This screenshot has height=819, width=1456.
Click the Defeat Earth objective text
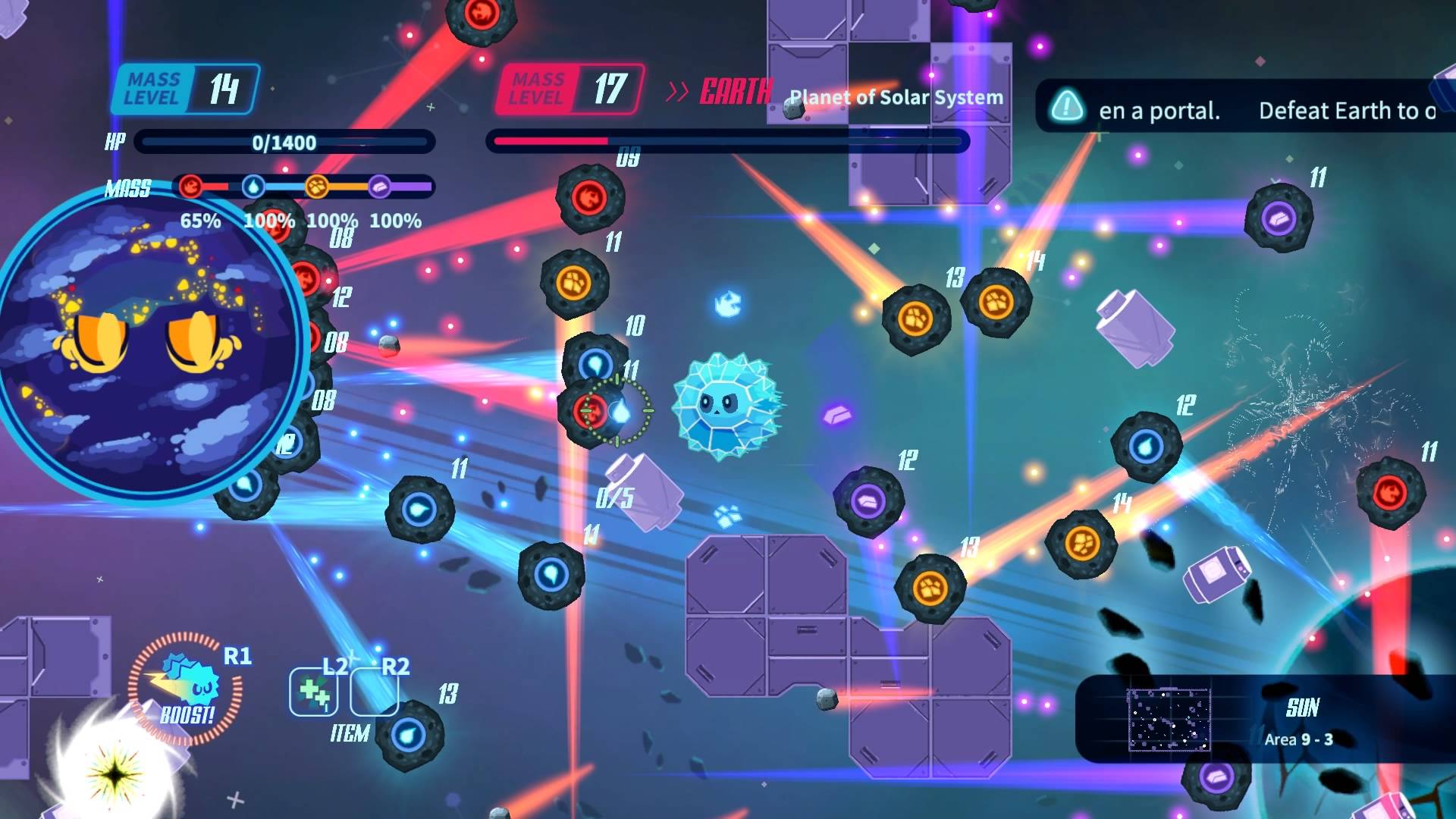(1346, 111)
